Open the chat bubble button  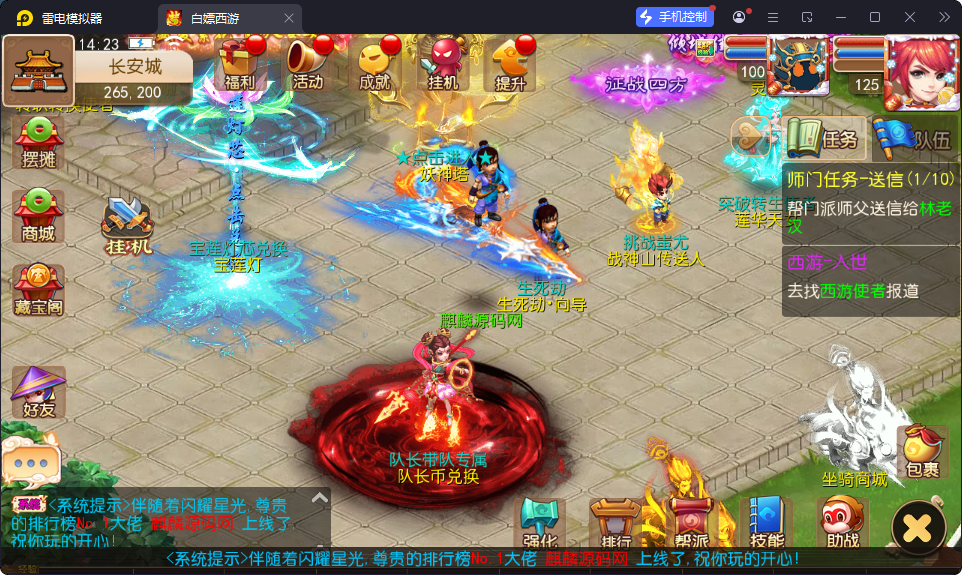[x=30, y=463]
